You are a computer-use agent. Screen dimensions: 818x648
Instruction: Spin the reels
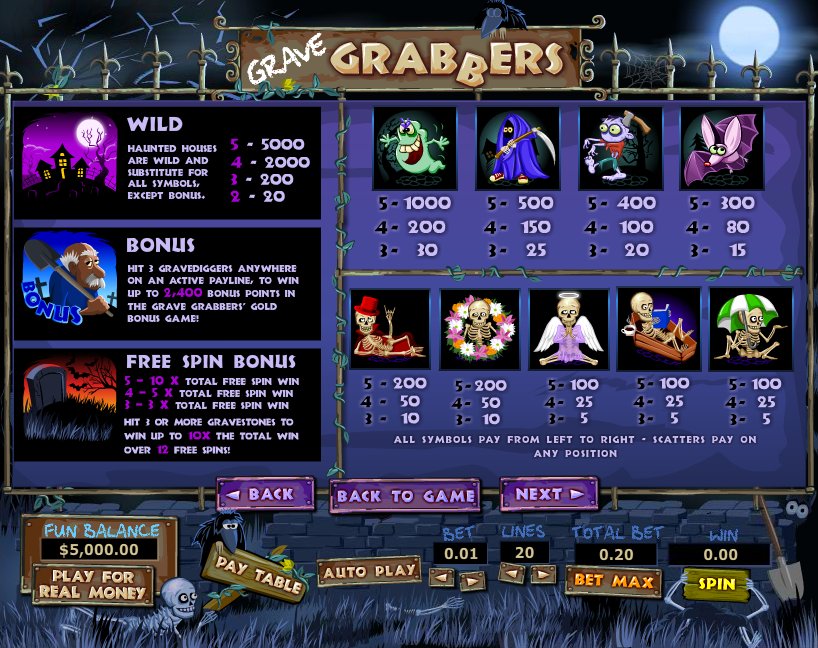(x=716, y=584)
